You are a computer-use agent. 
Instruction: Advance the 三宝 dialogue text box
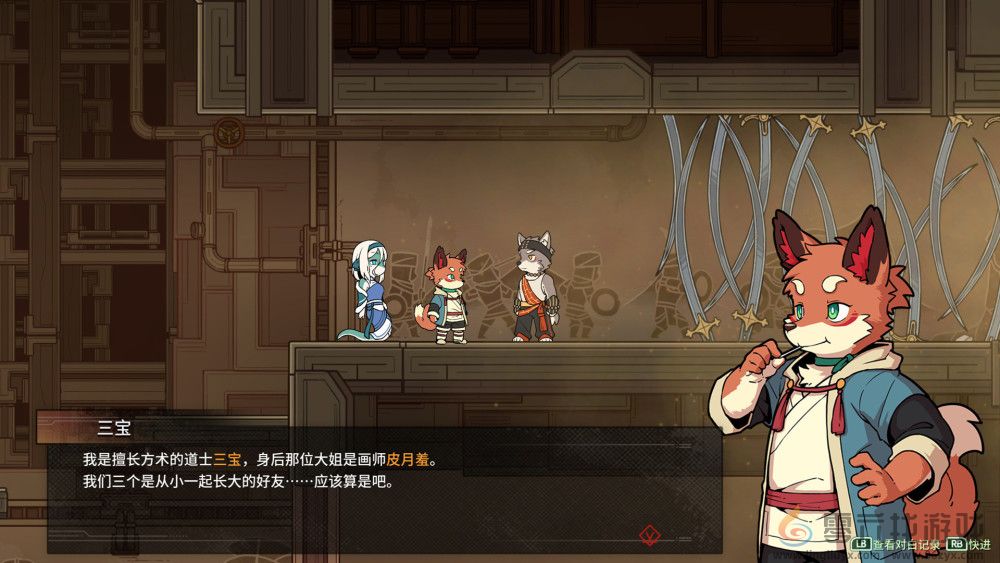click(380, 490)
